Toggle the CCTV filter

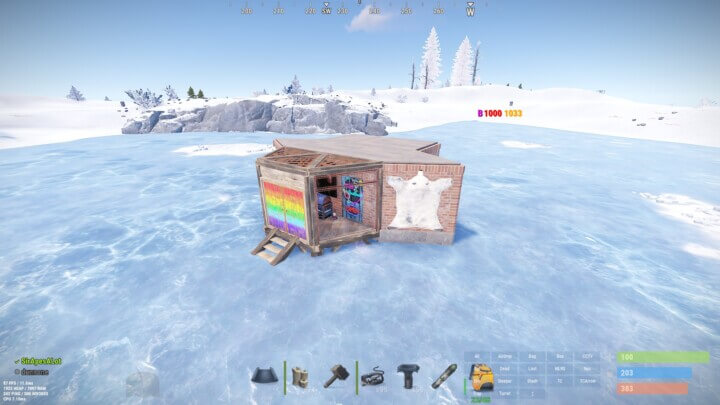[x=588, y=356]
